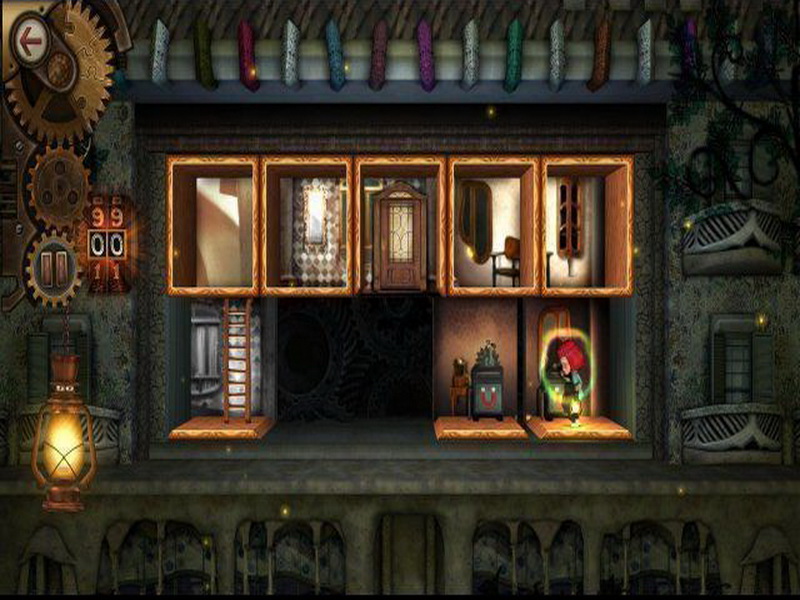Select the room tile with the ladder

(x=220, y=365)
